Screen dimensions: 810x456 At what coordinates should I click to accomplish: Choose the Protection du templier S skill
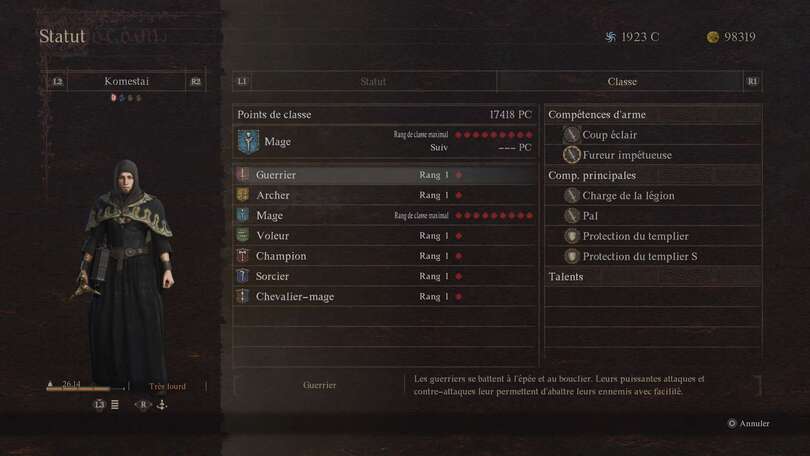point(639,256)
